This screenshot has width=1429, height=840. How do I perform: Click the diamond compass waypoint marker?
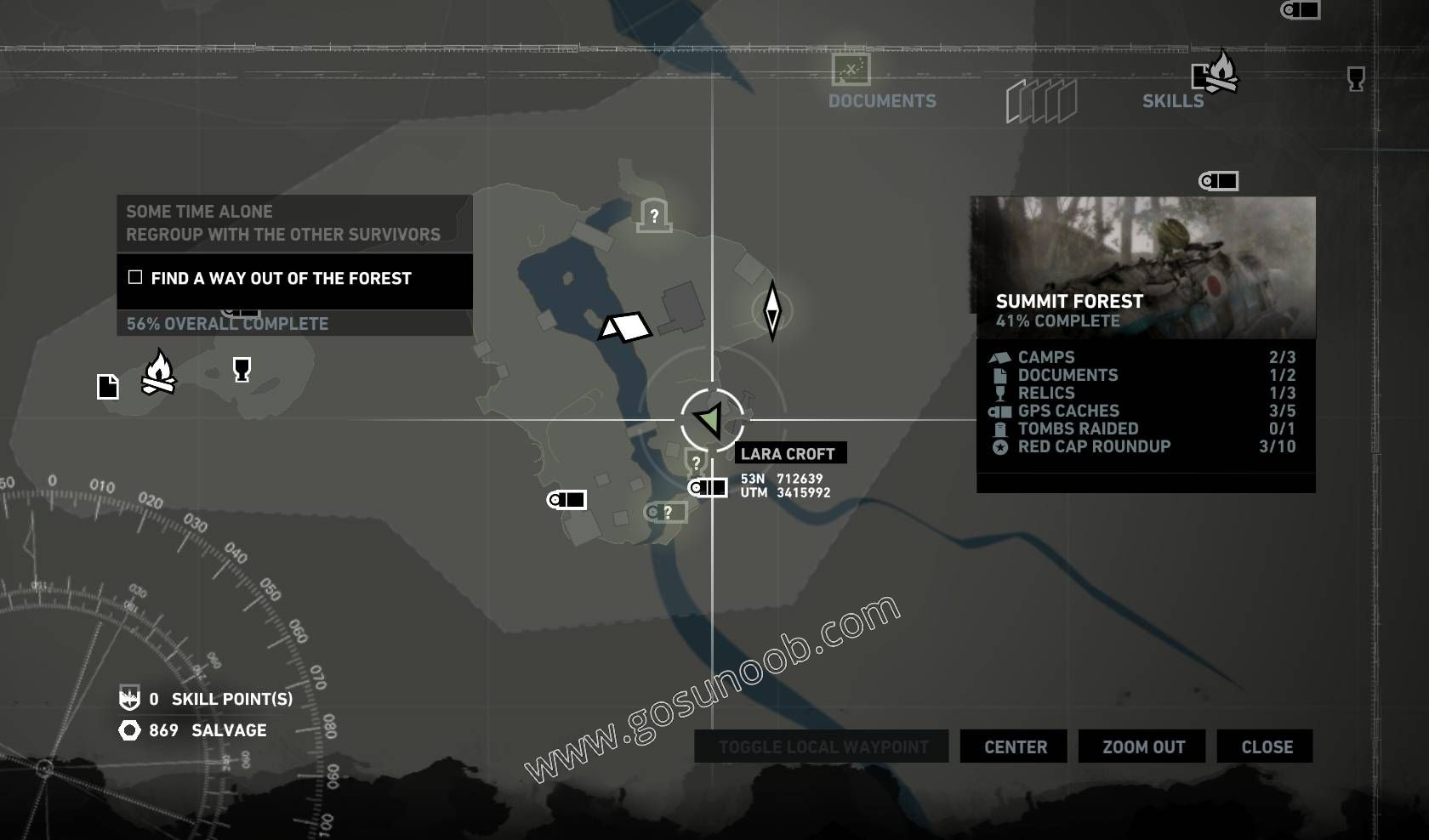click(x=771, y=311)
